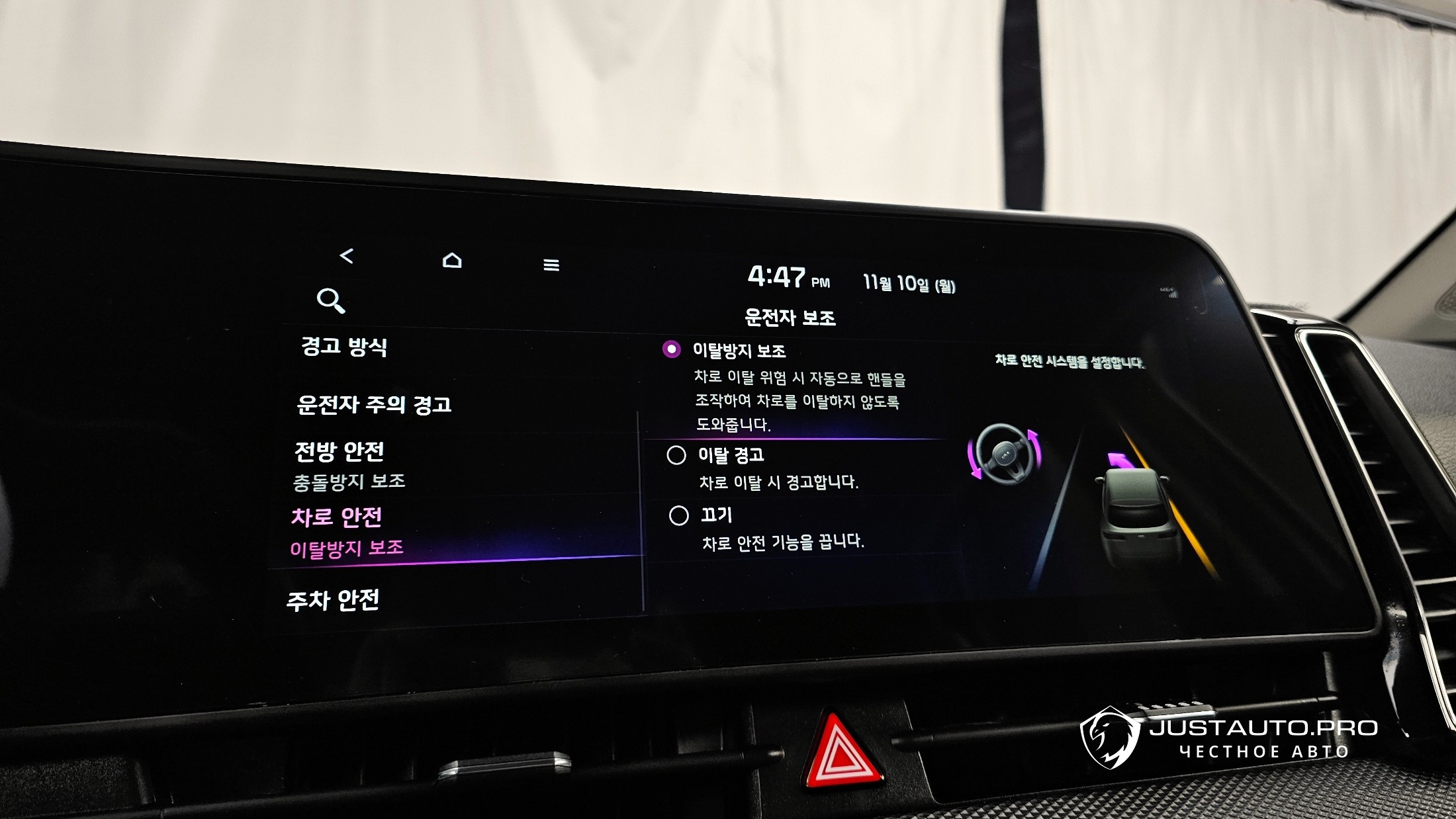Open the magnifying glass search
Image resolution: width=1456 pixels, height=819 pixels.
(x=330, y=300)
